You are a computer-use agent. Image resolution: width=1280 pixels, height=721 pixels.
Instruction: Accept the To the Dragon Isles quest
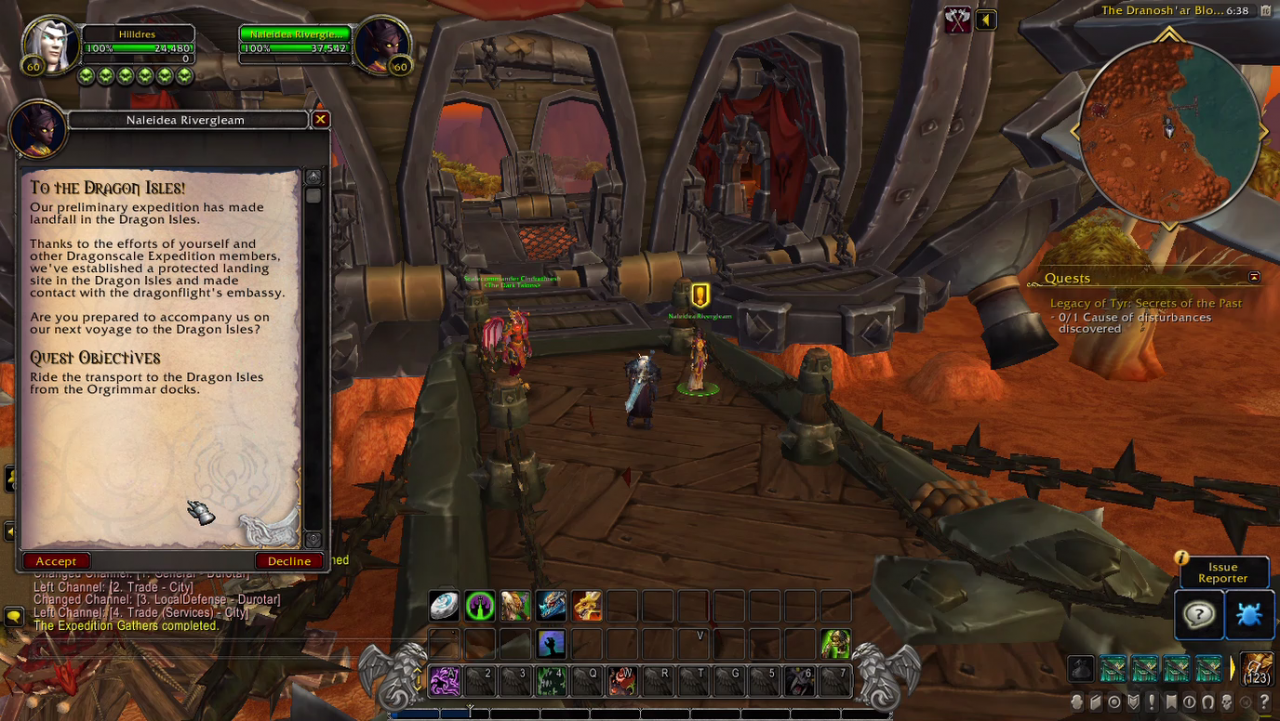point(56,561)
